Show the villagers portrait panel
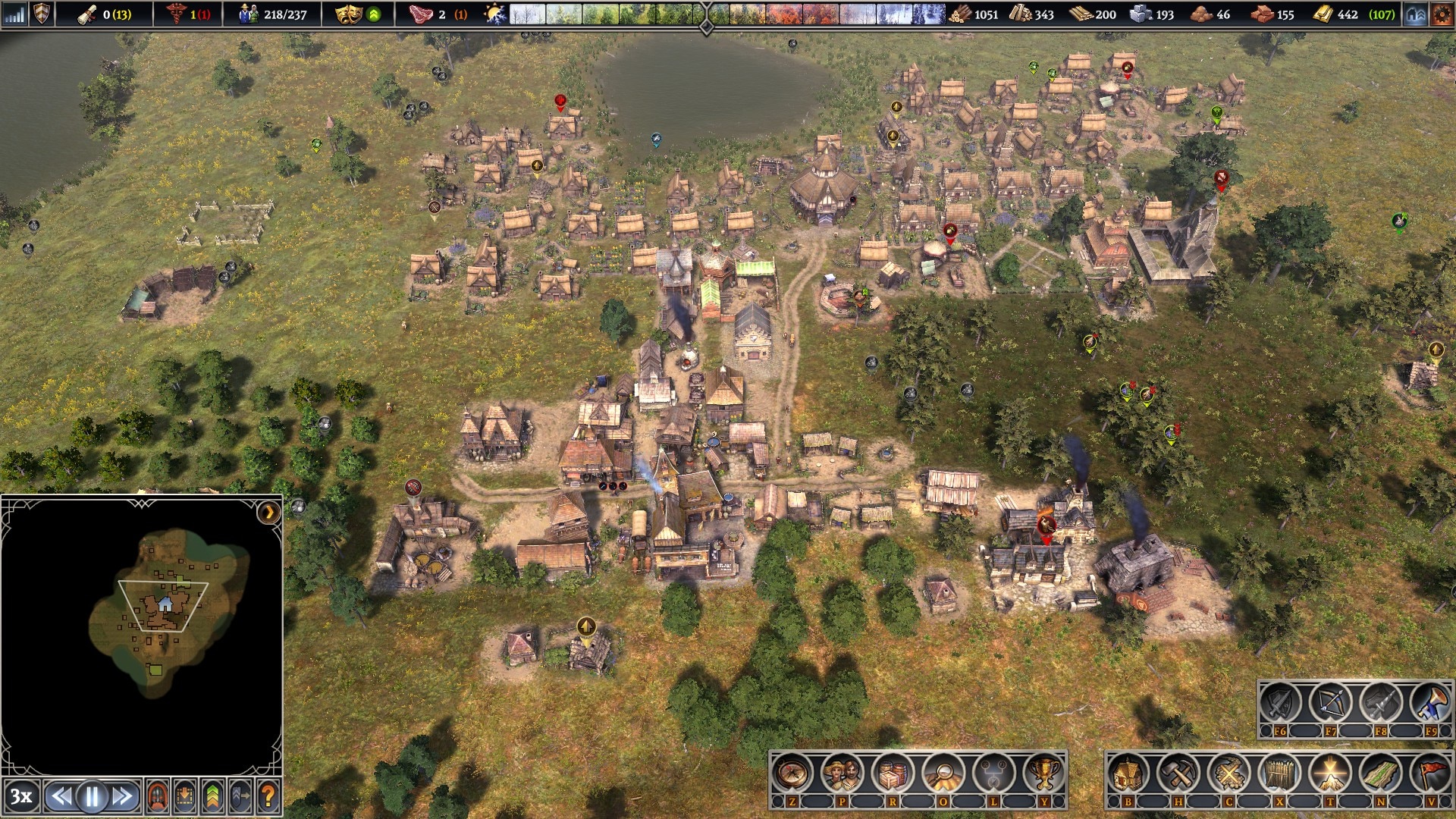The height and width of the screenshot is (819, 1456). 843,774
